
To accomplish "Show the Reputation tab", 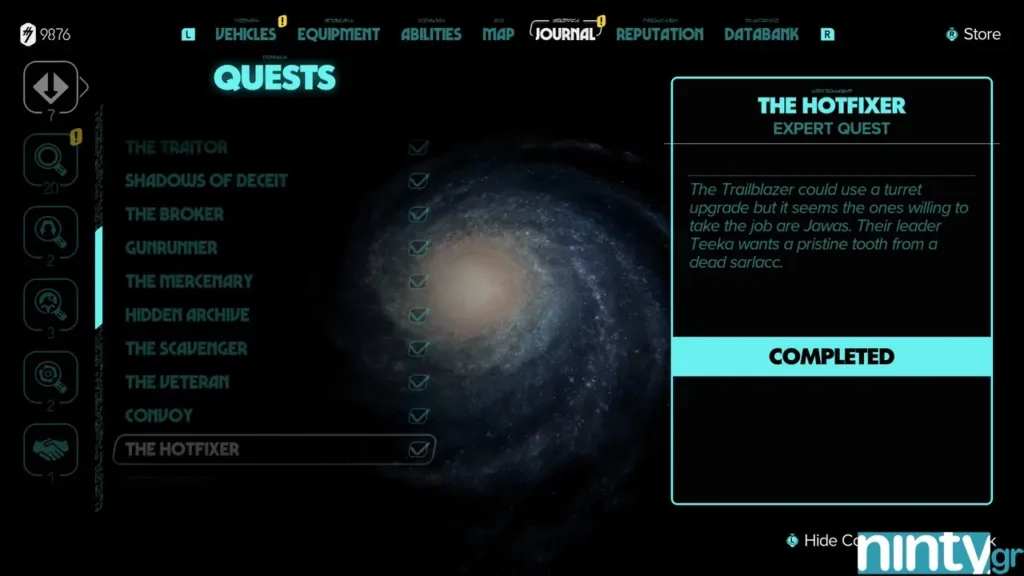I will (x=659, y=34).
